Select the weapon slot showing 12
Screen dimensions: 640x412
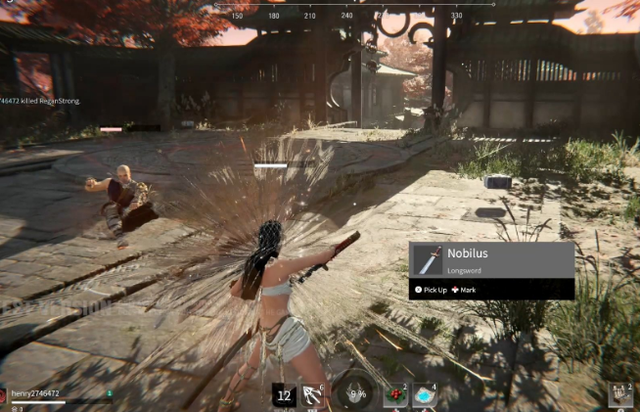[x=284, y=395]
